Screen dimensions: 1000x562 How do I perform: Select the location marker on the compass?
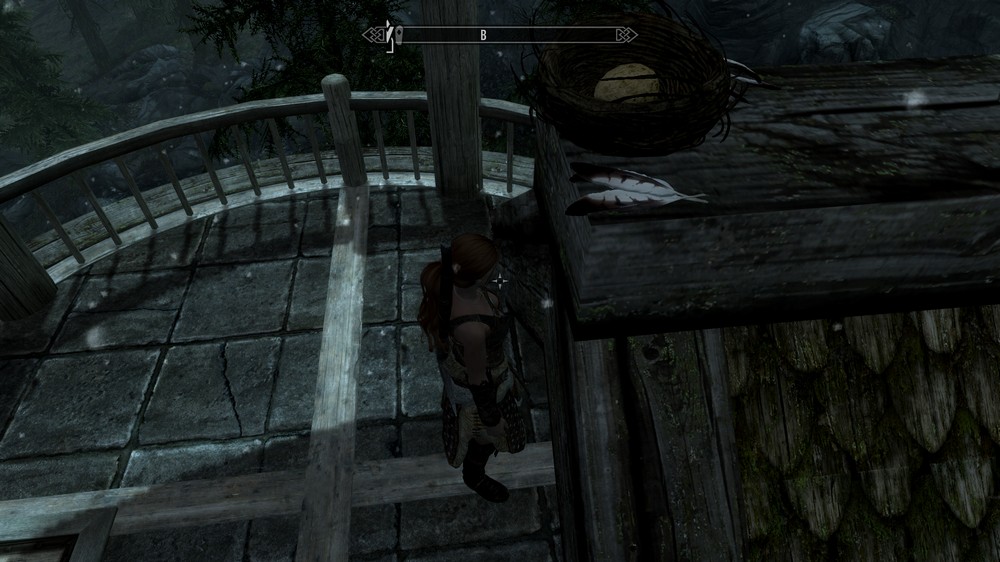point(398,35)
